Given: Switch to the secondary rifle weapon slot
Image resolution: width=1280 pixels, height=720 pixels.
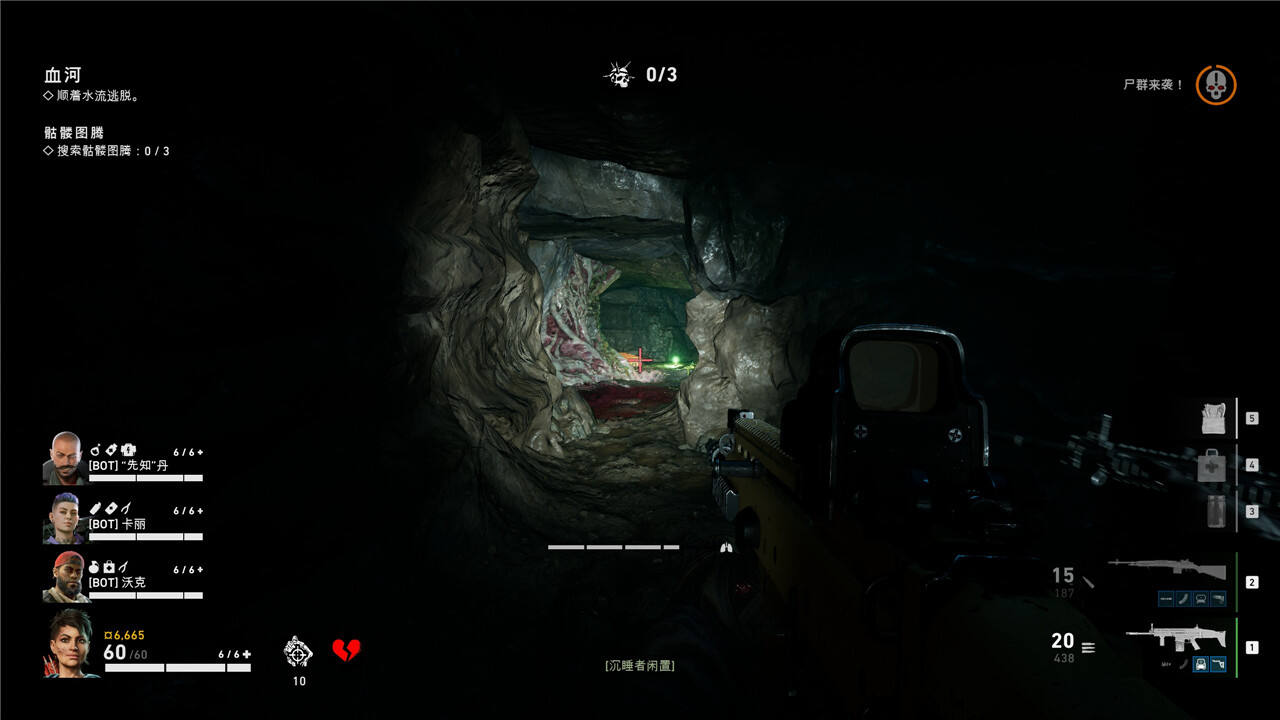Looking at the screenshot, I should [x=1166, y=571].
